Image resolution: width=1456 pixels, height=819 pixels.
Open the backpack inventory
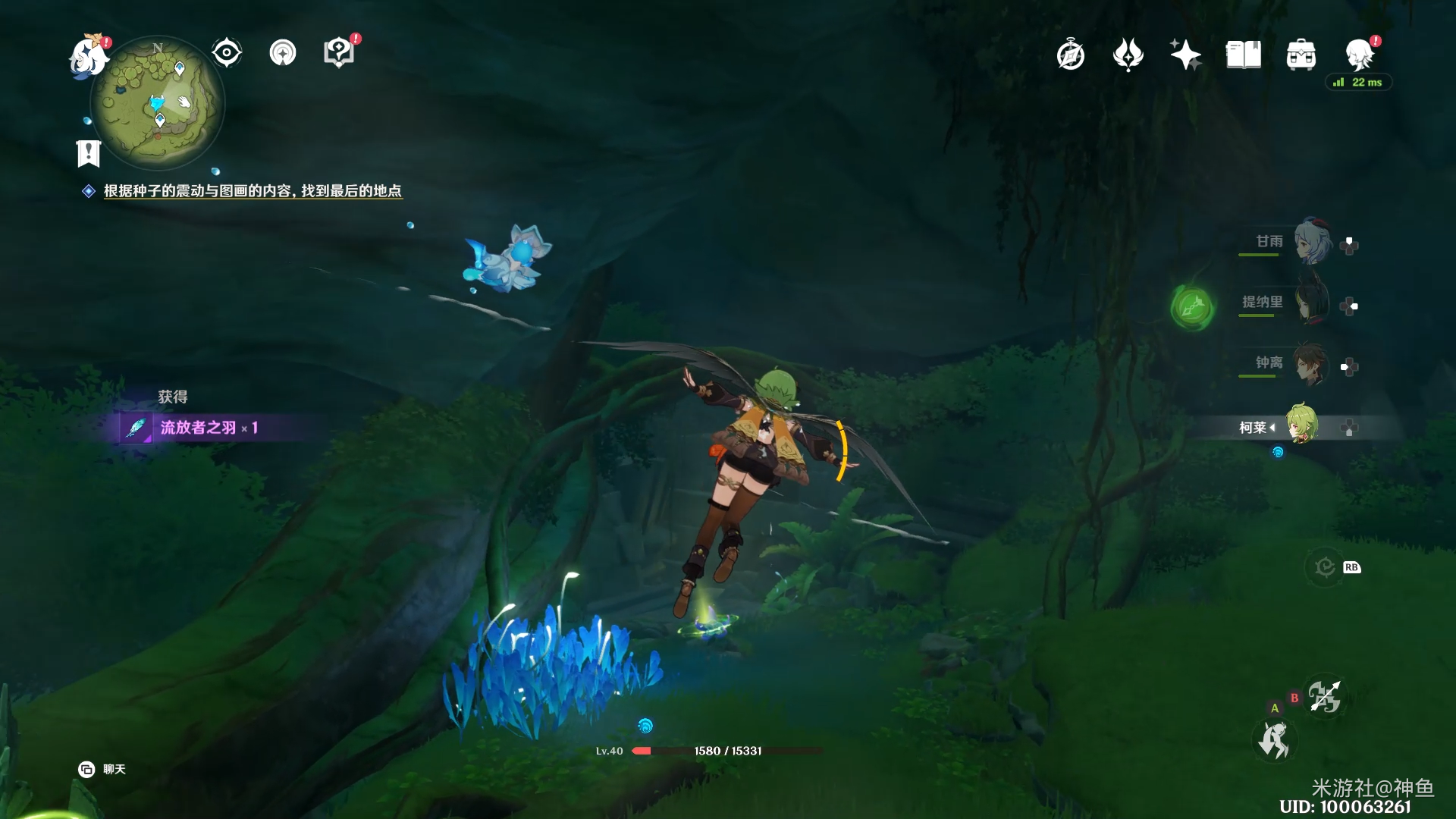(x=1301, y=55)
